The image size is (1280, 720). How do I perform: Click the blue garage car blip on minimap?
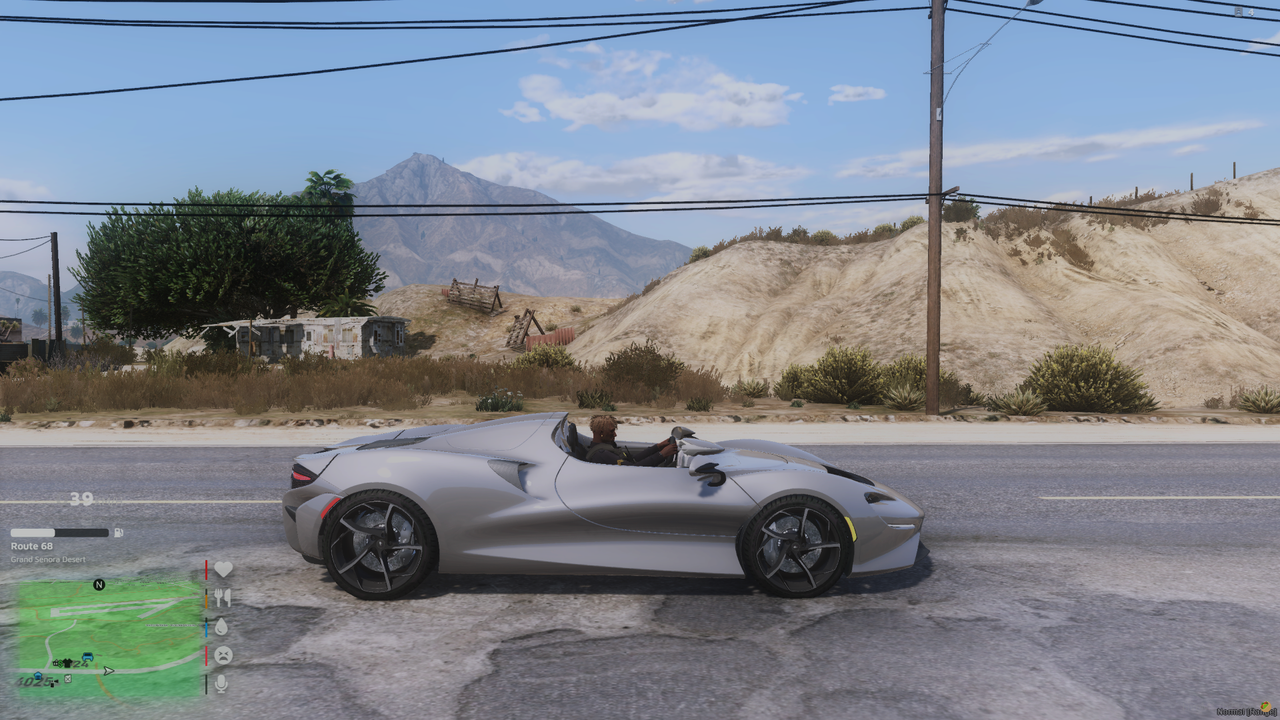(88, 656)
